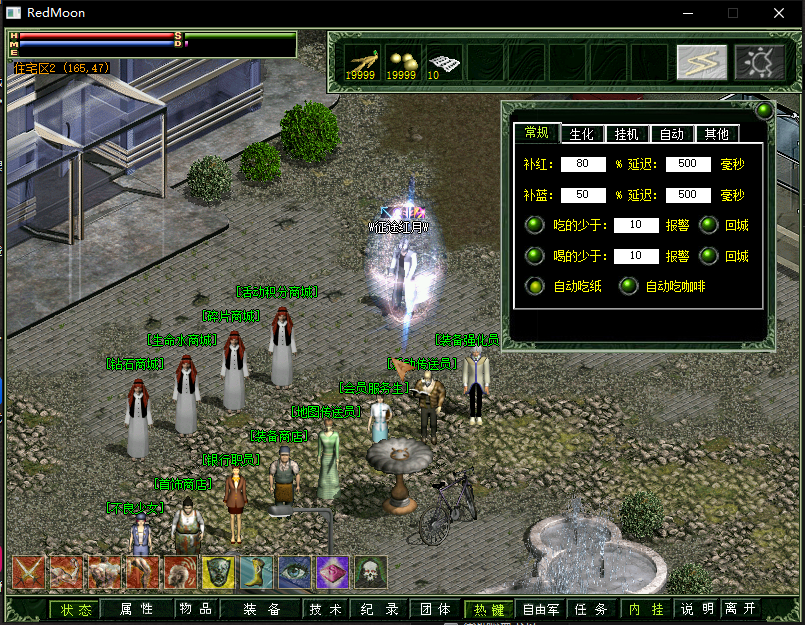The image size is (805, 625).
Task: Close the settings panel with the green orb
Action: click(x=764, y=110)
